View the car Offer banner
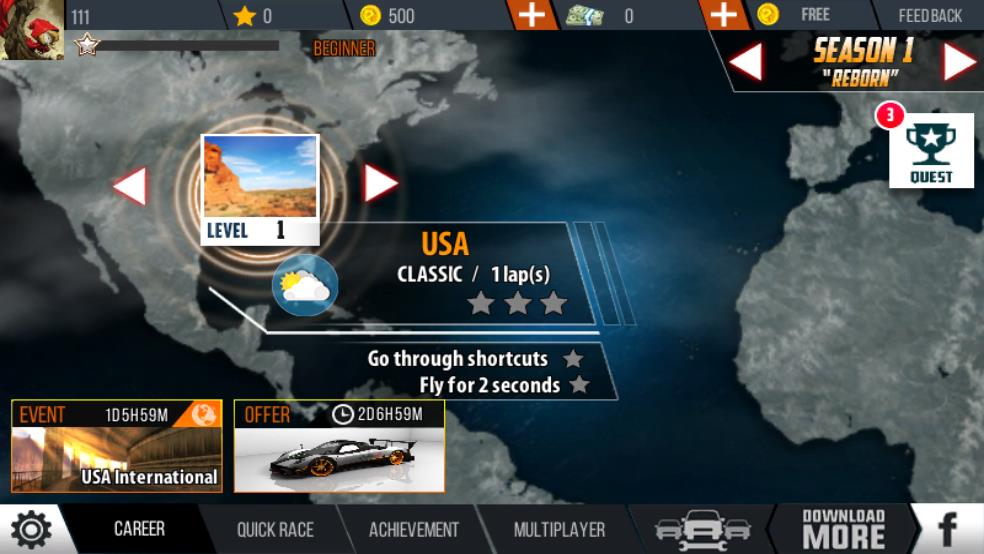 pos(339,446)
